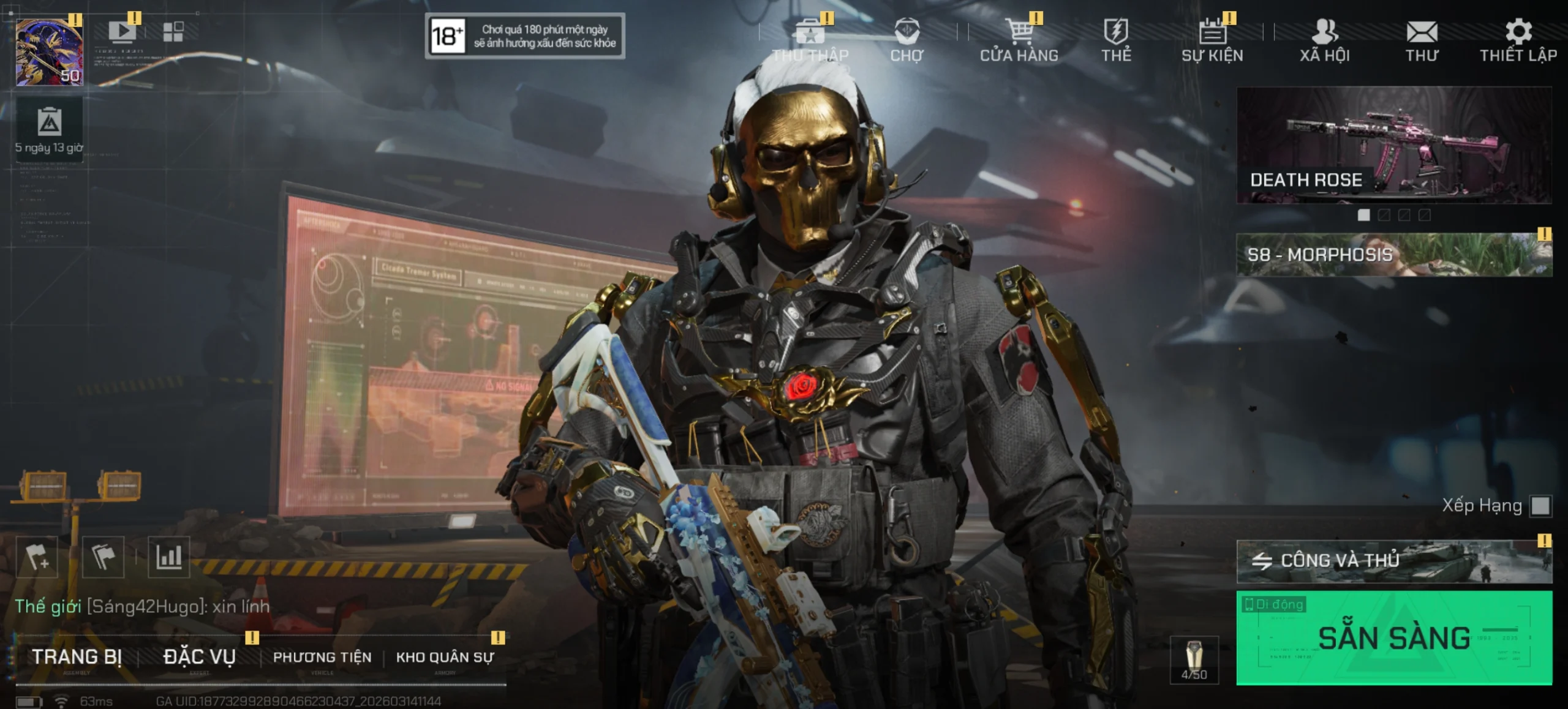The height and width of the screenshot is (709, 1568).
Task: Open the Xã Hội social menu
Action: point(1325,40)
